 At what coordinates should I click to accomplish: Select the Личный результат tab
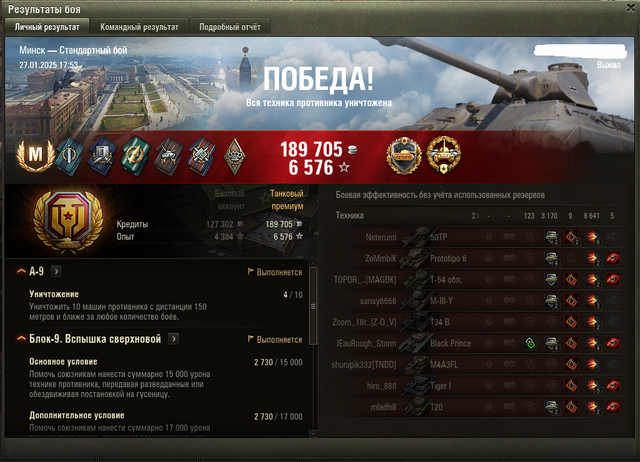[46, 27]
